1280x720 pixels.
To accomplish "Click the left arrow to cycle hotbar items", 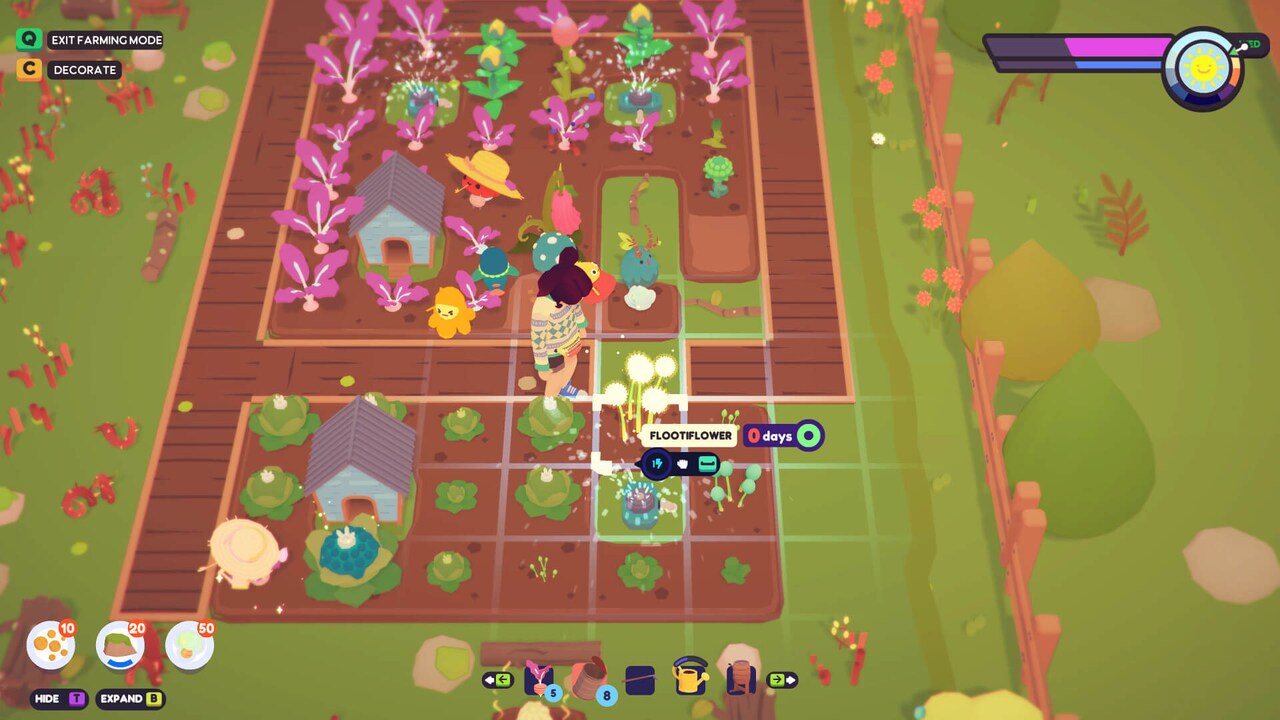I will [x=499, y=679].
